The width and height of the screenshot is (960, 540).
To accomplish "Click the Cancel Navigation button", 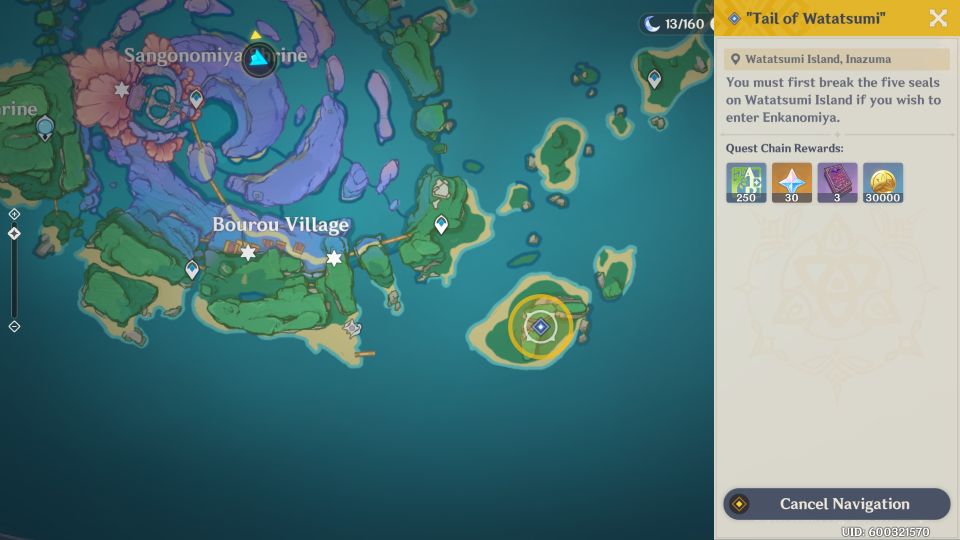I will pos(836,504).
